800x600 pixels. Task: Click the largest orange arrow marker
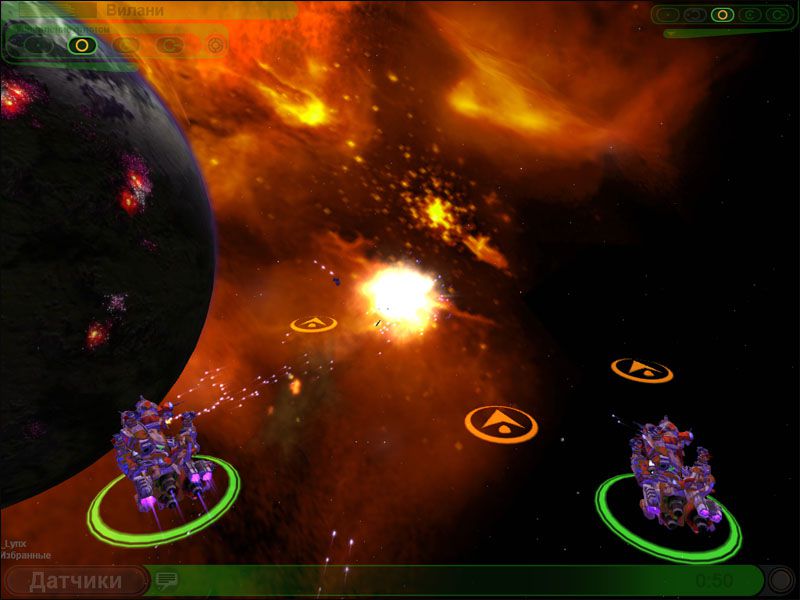[x=501, y=423]
